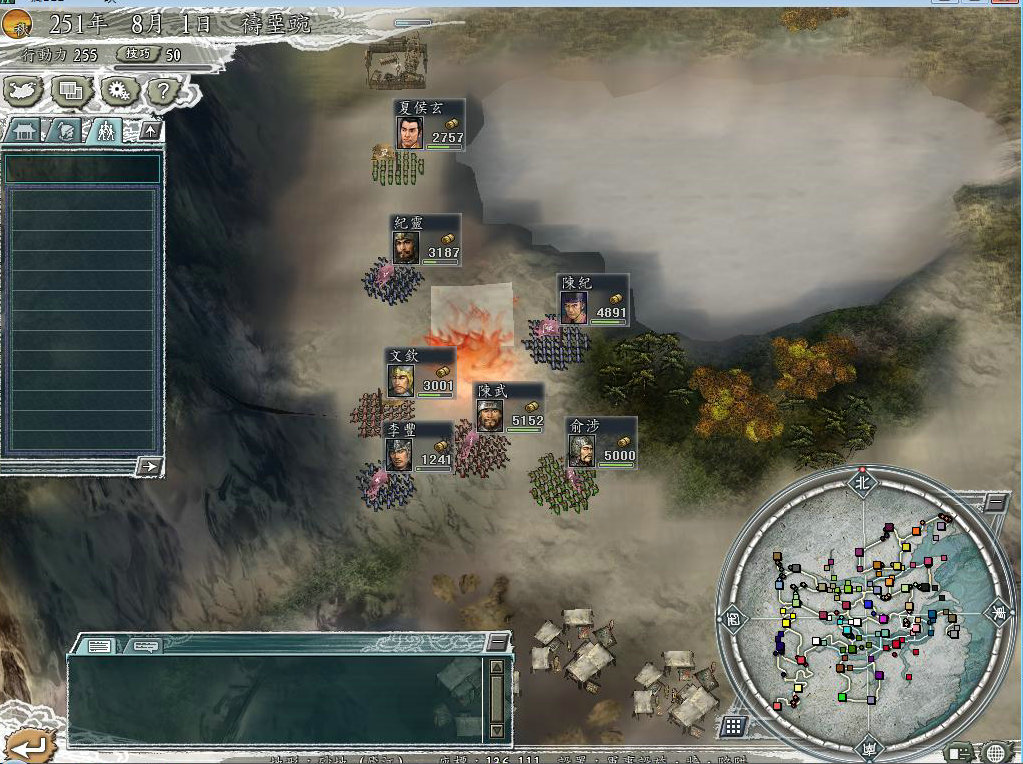Screen dimensions: 1023x764
Task: Select Ji Ling's unit banner
Action: [426, 240]
